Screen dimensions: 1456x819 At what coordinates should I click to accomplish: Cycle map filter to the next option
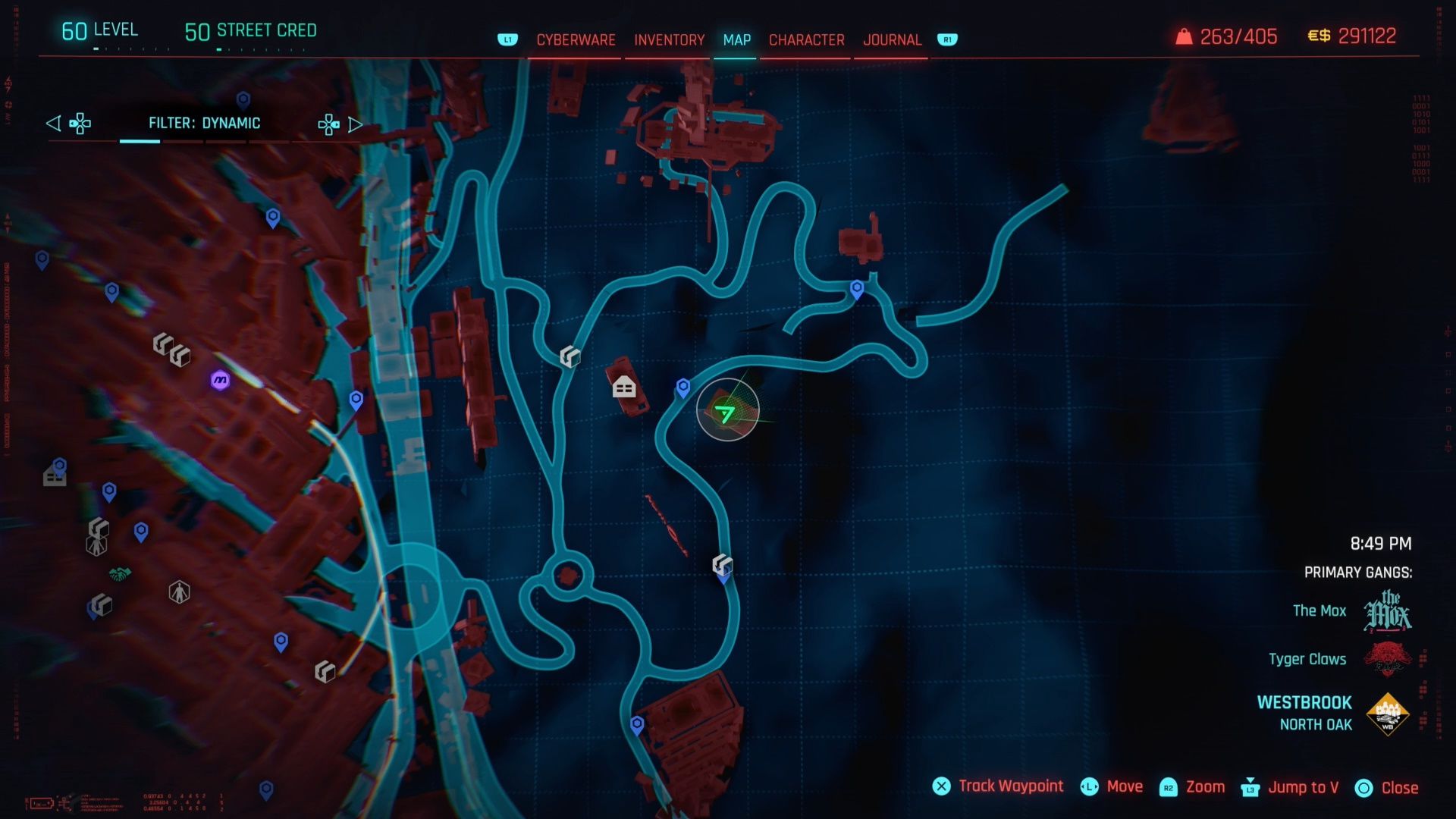[355, 124]
